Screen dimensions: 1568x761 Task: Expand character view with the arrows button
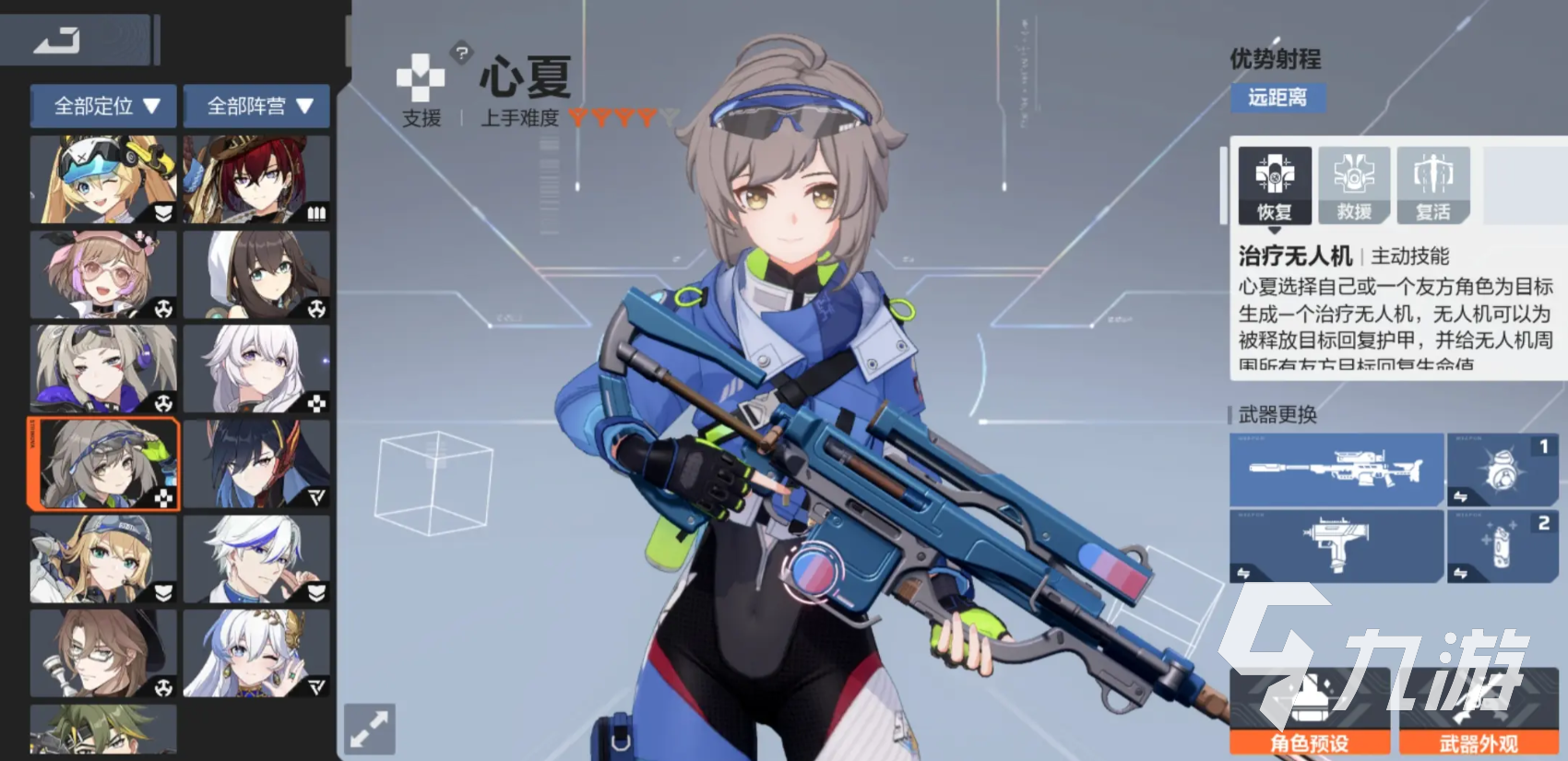370,730
